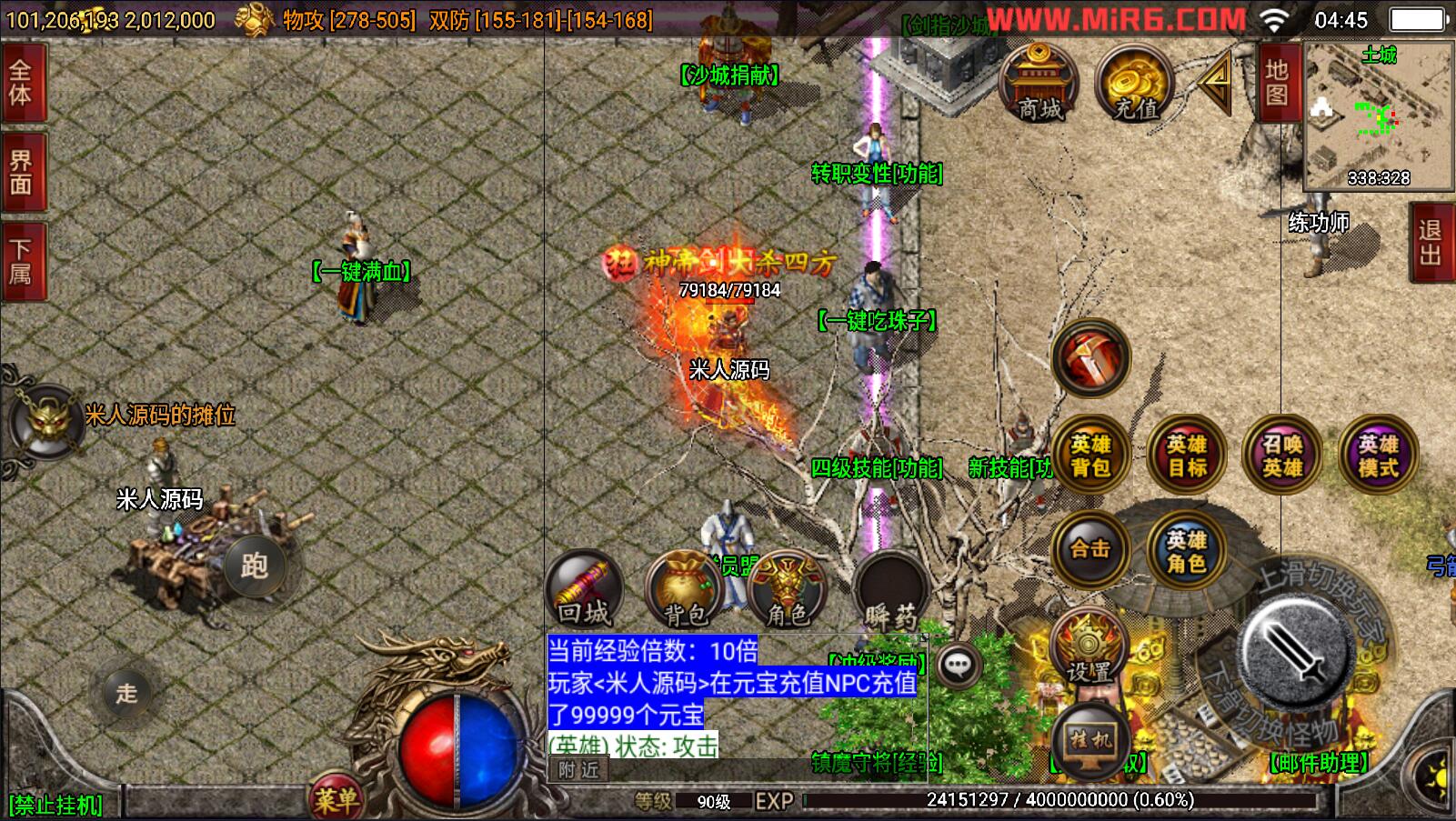
Task: Toggle the 挂机 auto-battle button
Action: coord(1089,741)
